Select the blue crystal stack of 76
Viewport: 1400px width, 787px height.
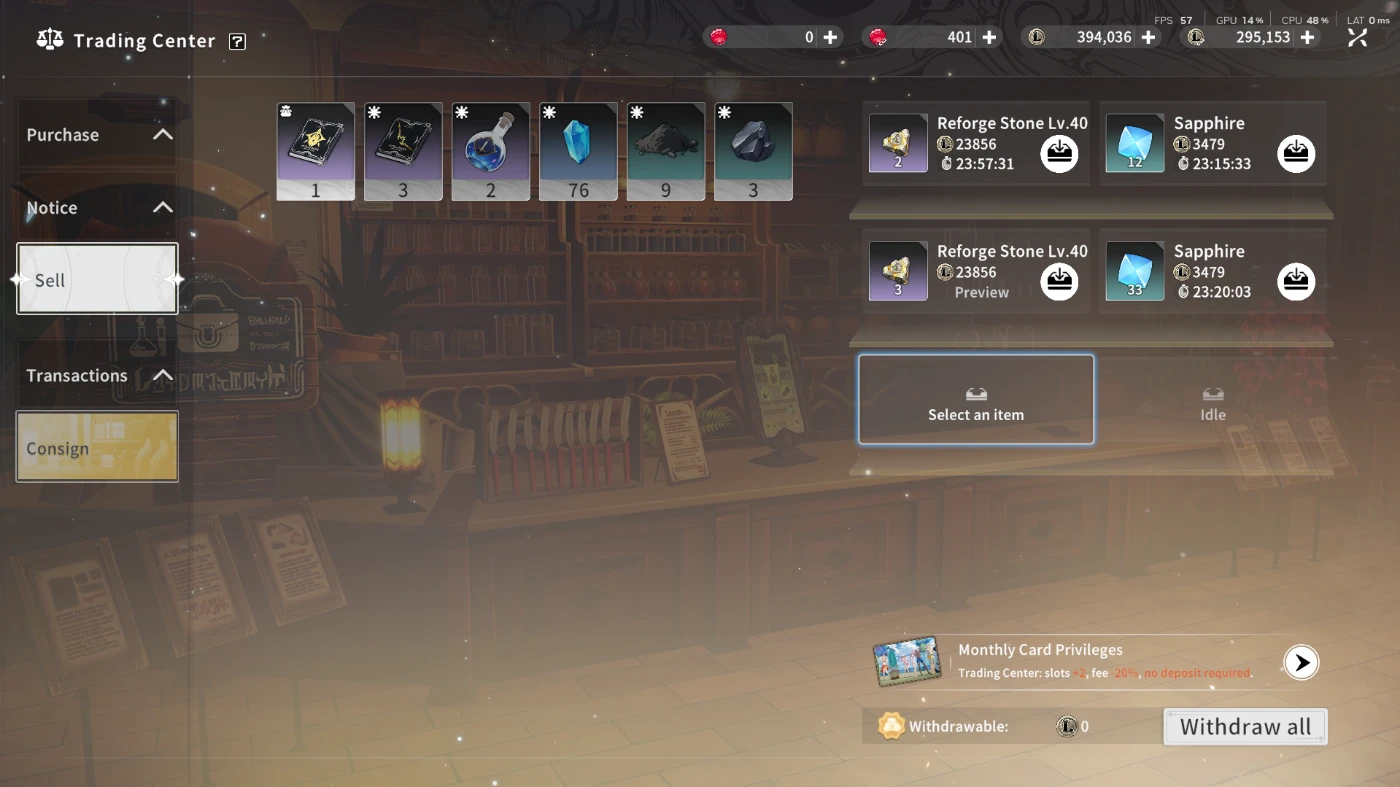[578, 151]
